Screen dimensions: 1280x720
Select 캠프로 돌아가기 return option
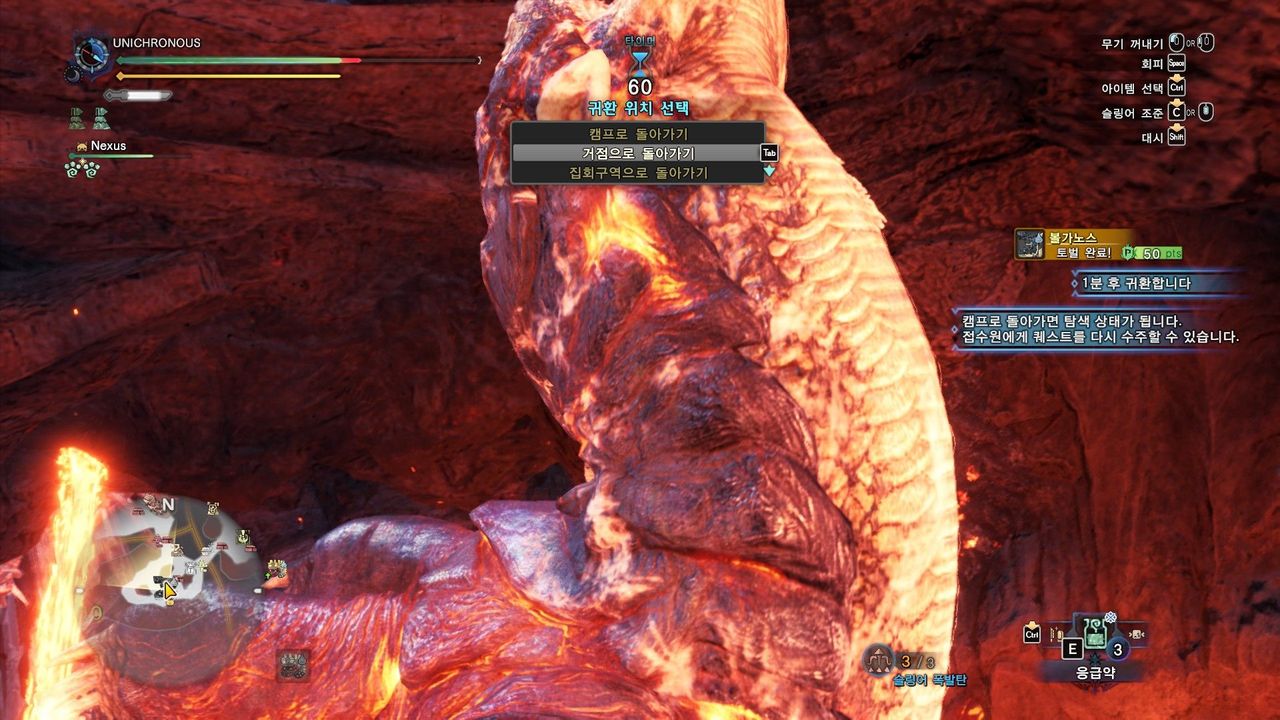(638, 133)
